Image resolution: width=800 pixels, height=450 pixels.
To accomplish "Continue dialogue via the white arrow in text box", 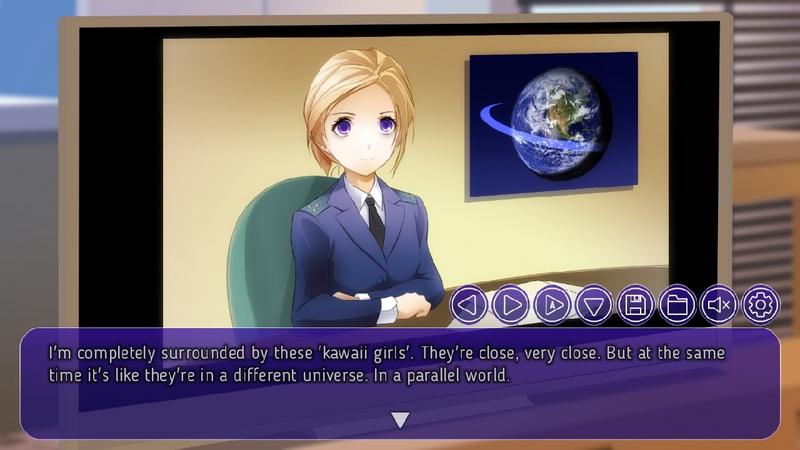I will (400, 420).
